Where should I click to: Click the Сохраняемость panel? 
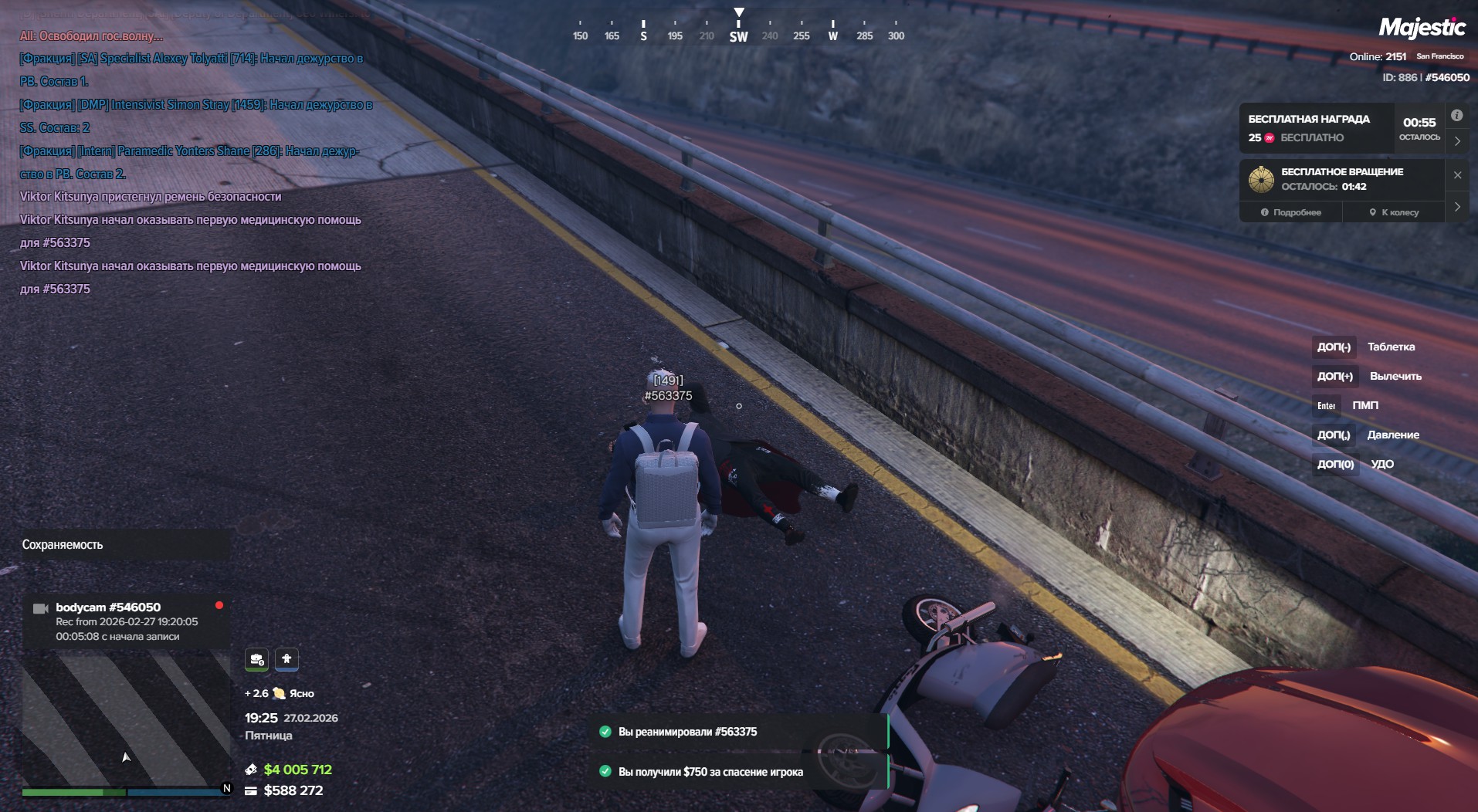coord(125,545)
